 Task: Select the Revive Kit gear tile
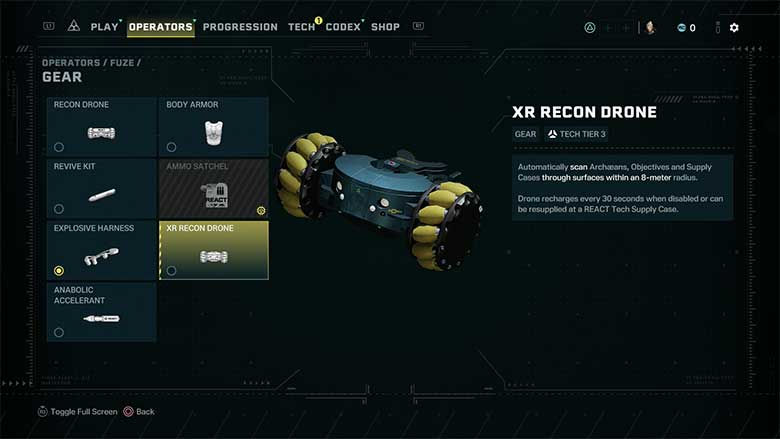[102, 188]
